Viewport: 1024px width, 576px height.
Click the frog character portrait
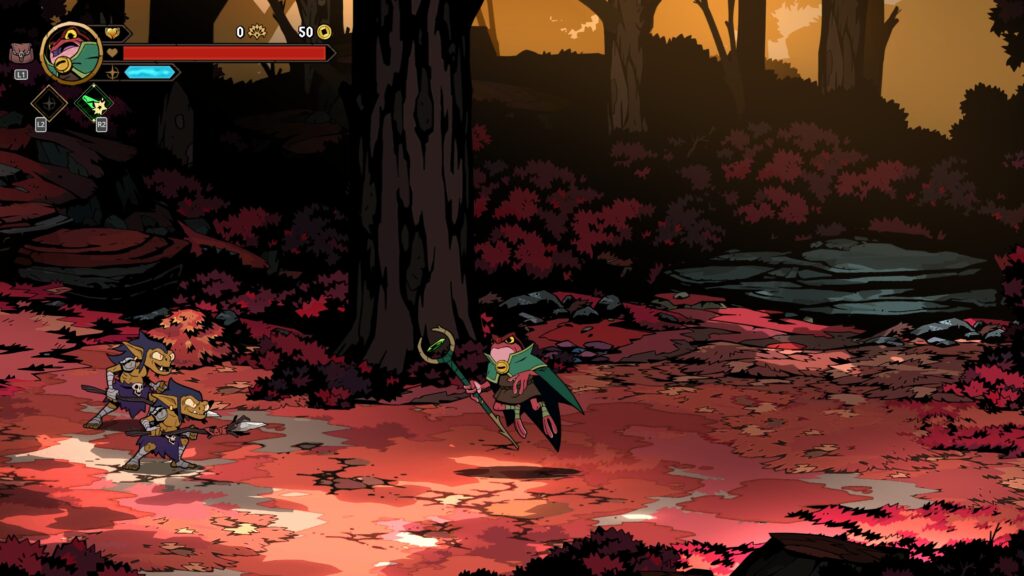click(71, 53)
